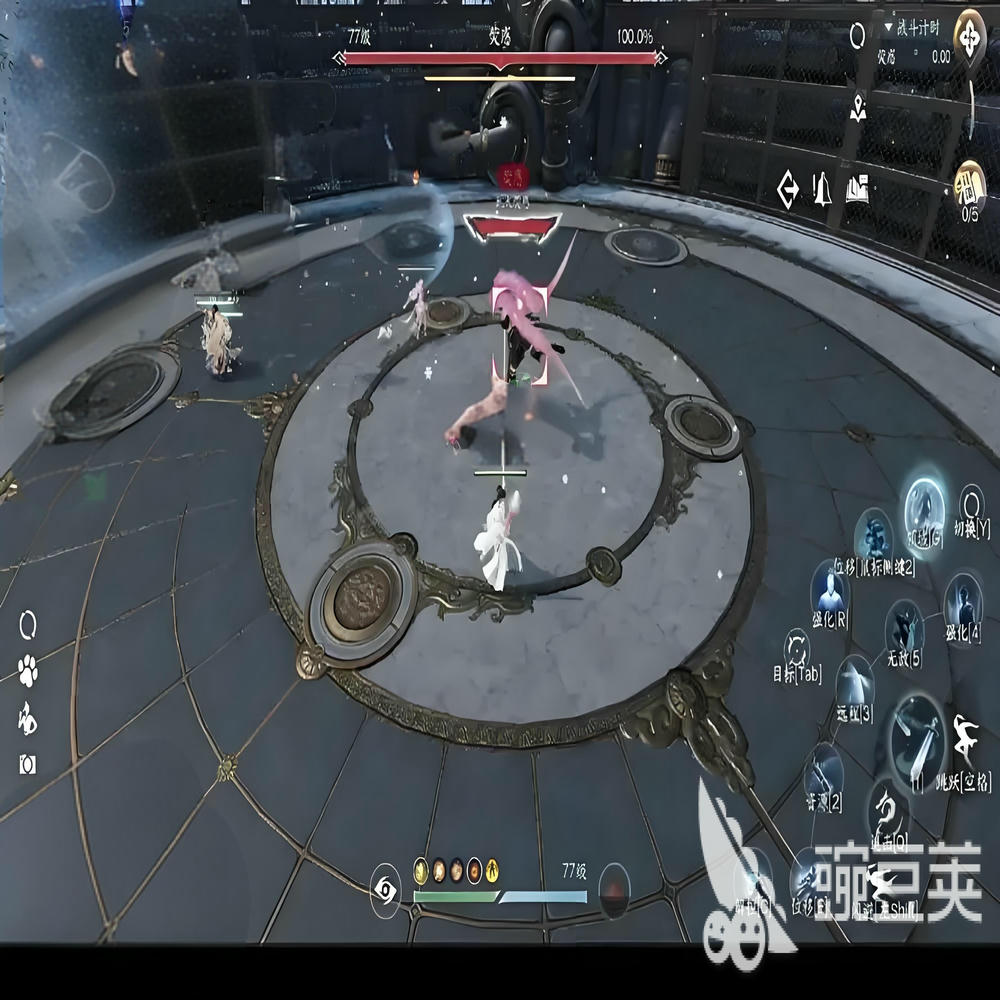Tap the 切换 [Y] switch button
This screenshot has height=1000, width=1000.
(972, 502)
